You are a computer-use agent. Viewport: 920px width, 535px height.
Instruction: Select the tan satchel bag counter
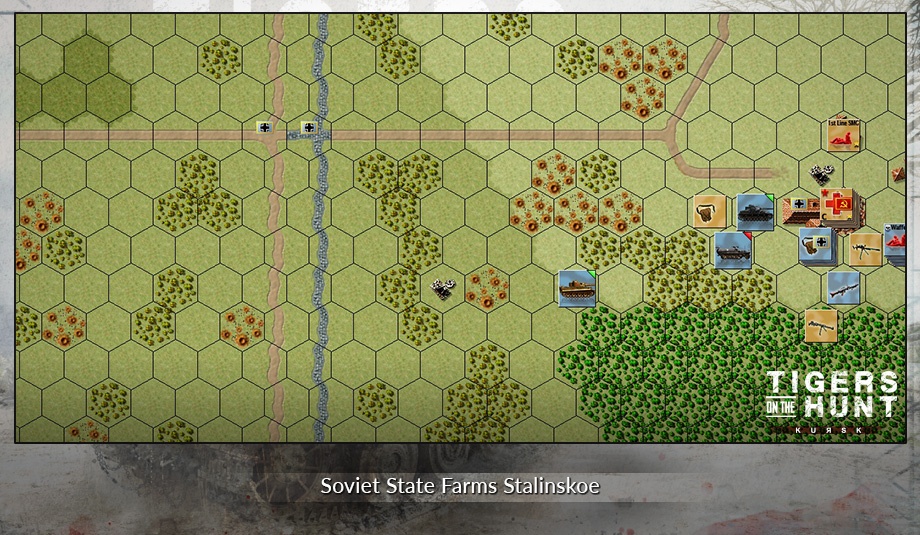[710, 212]
